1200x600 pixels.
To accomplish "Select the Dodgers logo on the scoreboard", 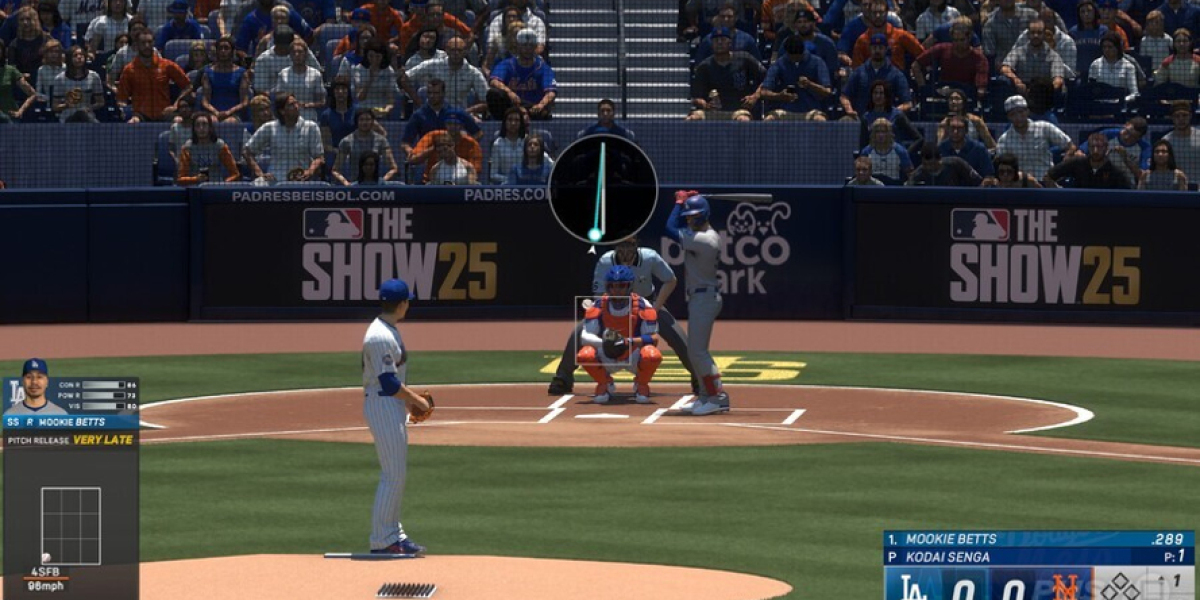I will tap(913, 587).
